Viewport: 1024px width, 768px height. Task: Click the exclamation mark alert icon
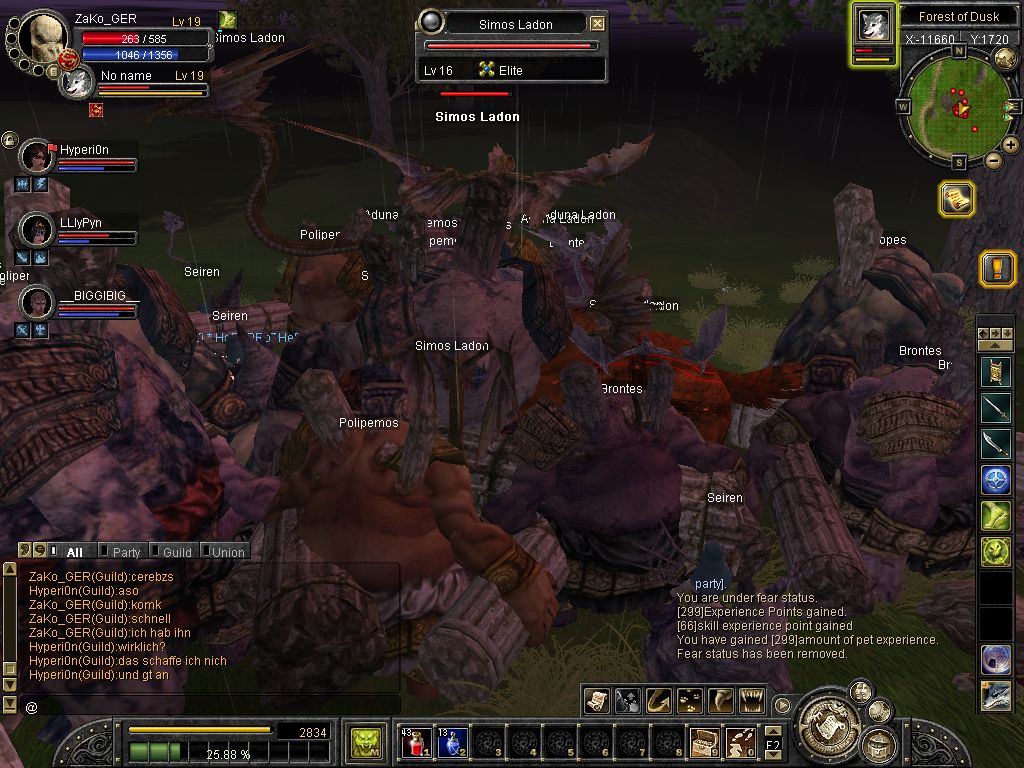(x=997, y=268)
